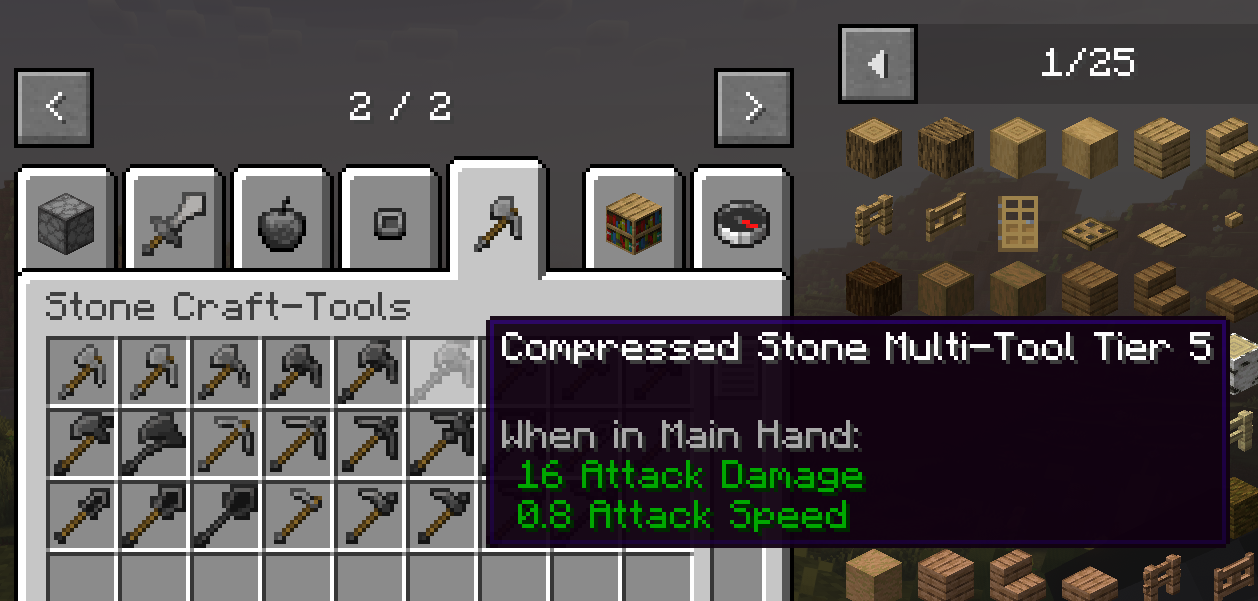Go to the next creative tab page
1258x601 pixels.
click(x=754, y=107)
